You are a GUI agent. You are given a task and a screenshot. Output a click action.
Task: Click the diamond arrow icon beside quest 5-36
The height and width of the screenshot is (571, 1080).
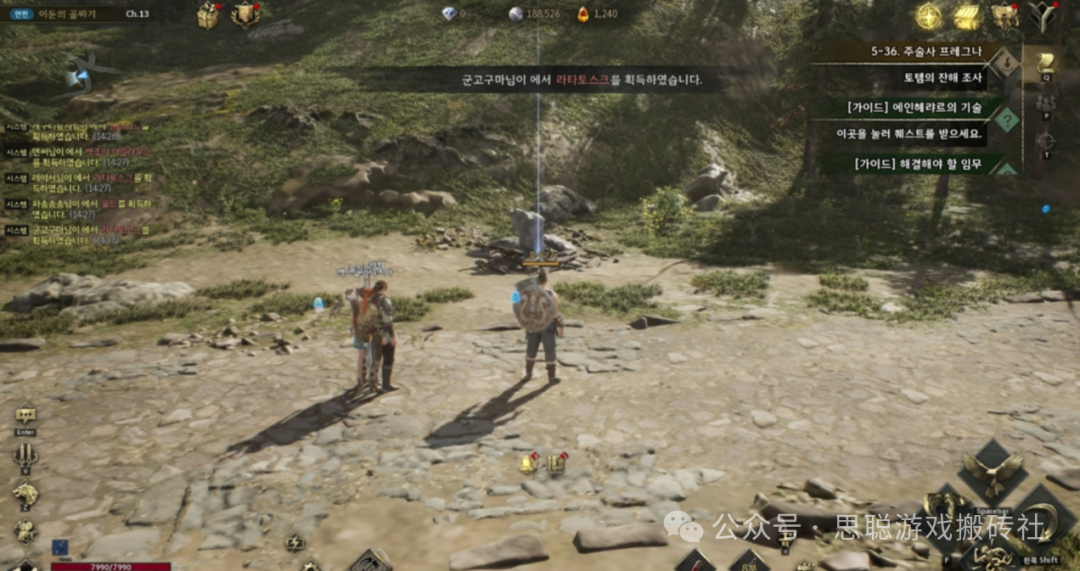(x=1004, y=63)
